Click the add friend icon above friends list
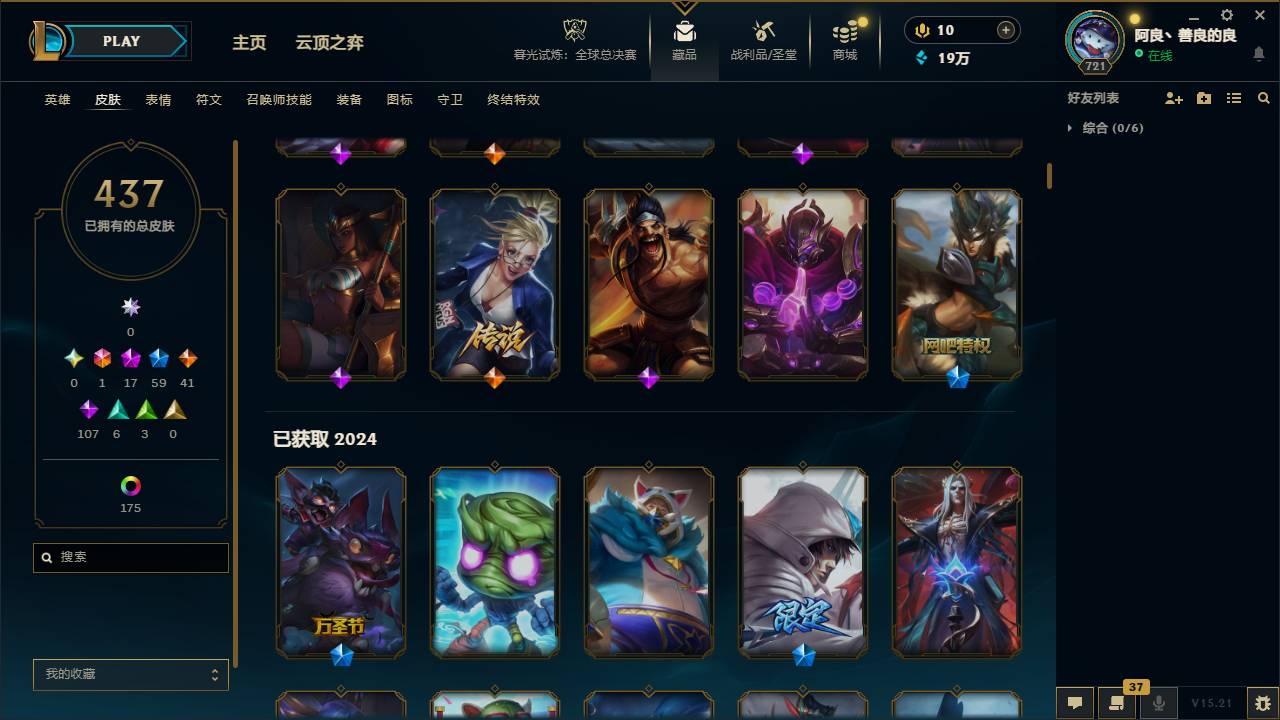Image resolution: width=1280 pixels, height=720 pixels. click(x=1172, y=97)
